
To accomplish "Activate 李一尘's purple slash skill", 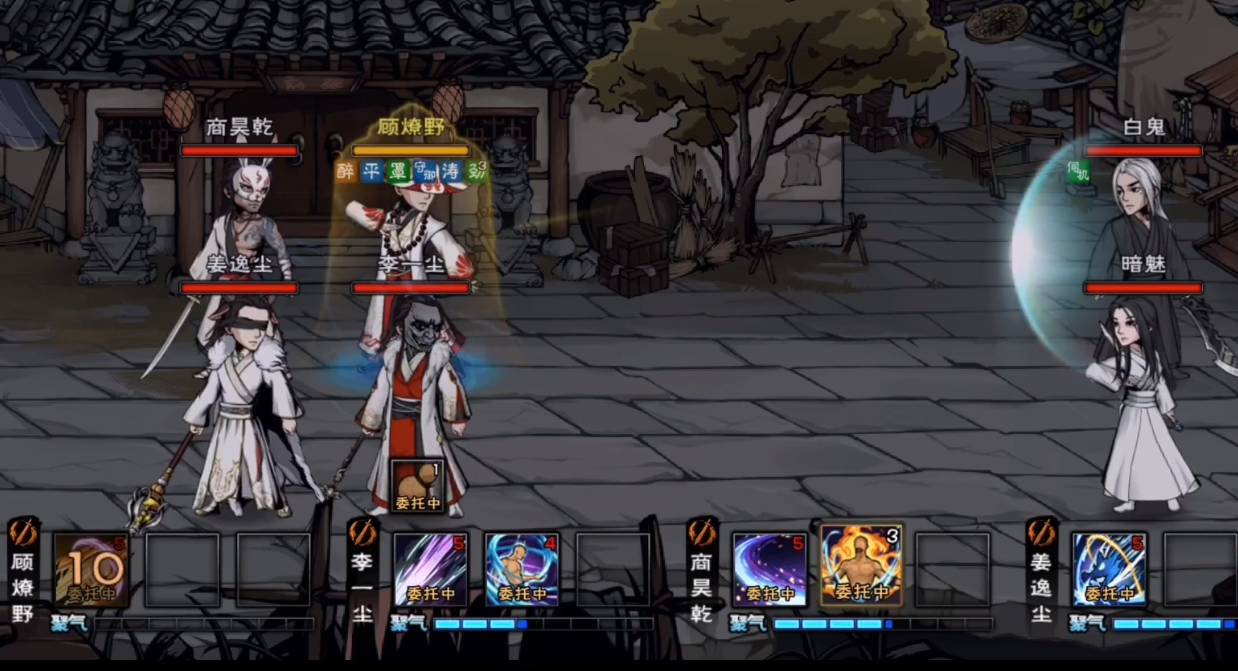I will 430,570.
